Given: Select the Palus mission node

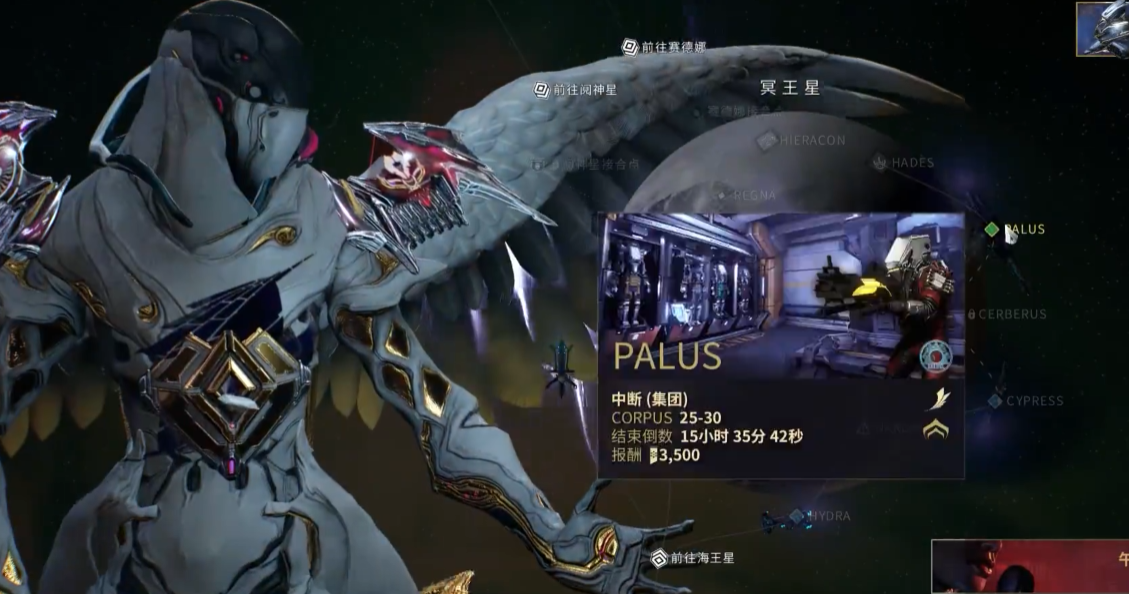Looking at the screenshot, I should (991, 229).
